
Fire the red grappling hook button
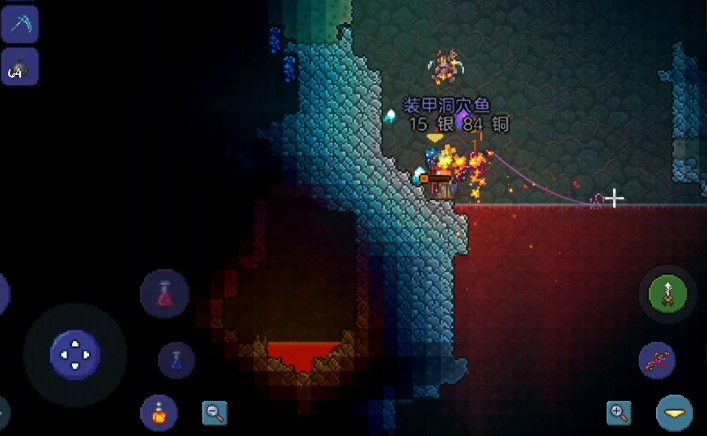click(x=657, y=360)
